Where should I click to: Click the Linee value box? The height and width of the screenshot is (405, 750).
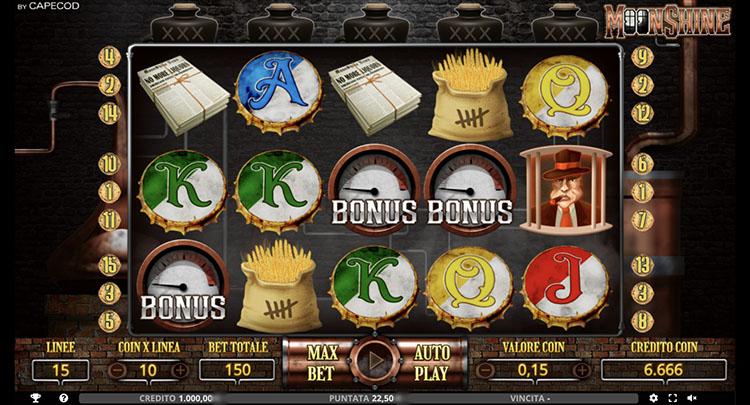(60, 370)
